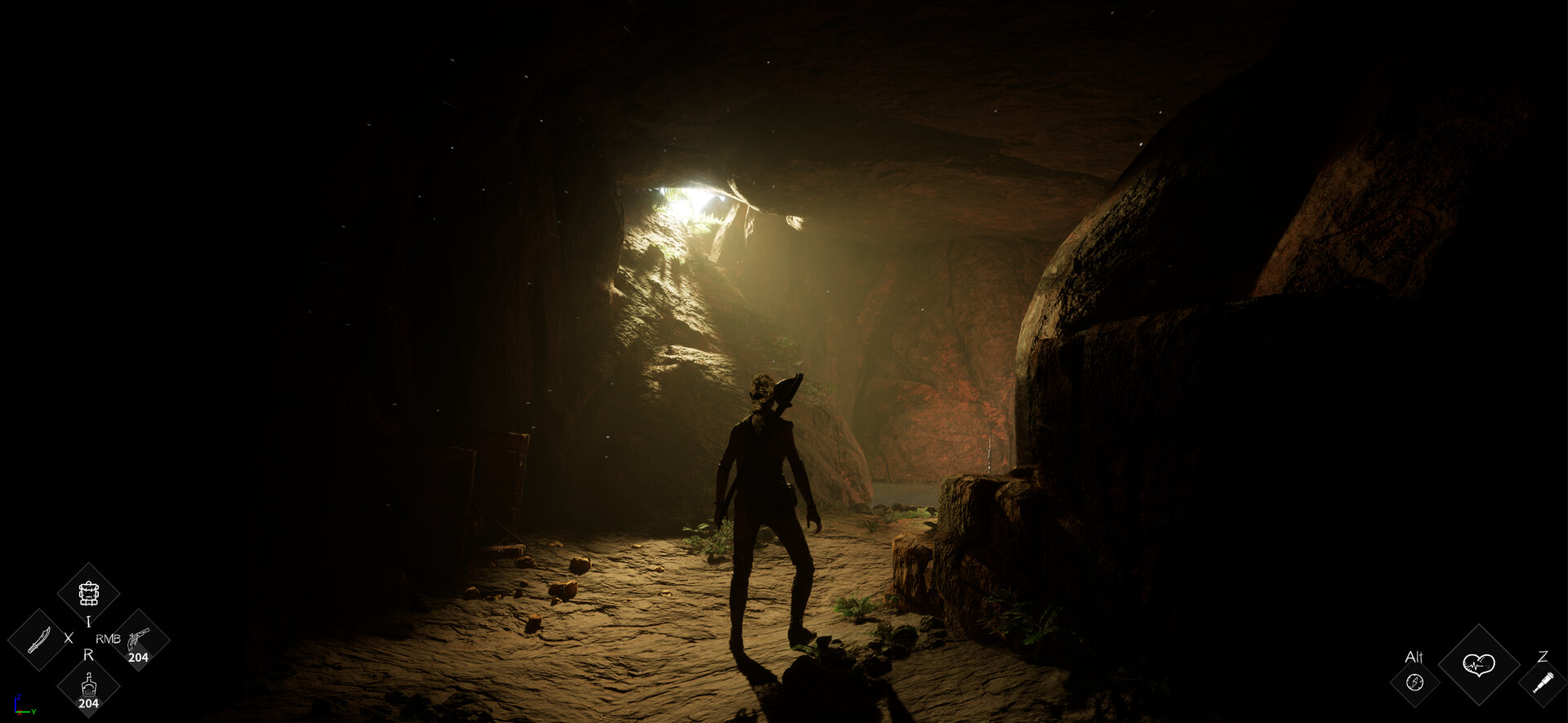Click the pistol ammo counter 204
The image size is (1568, 723).
139,656
